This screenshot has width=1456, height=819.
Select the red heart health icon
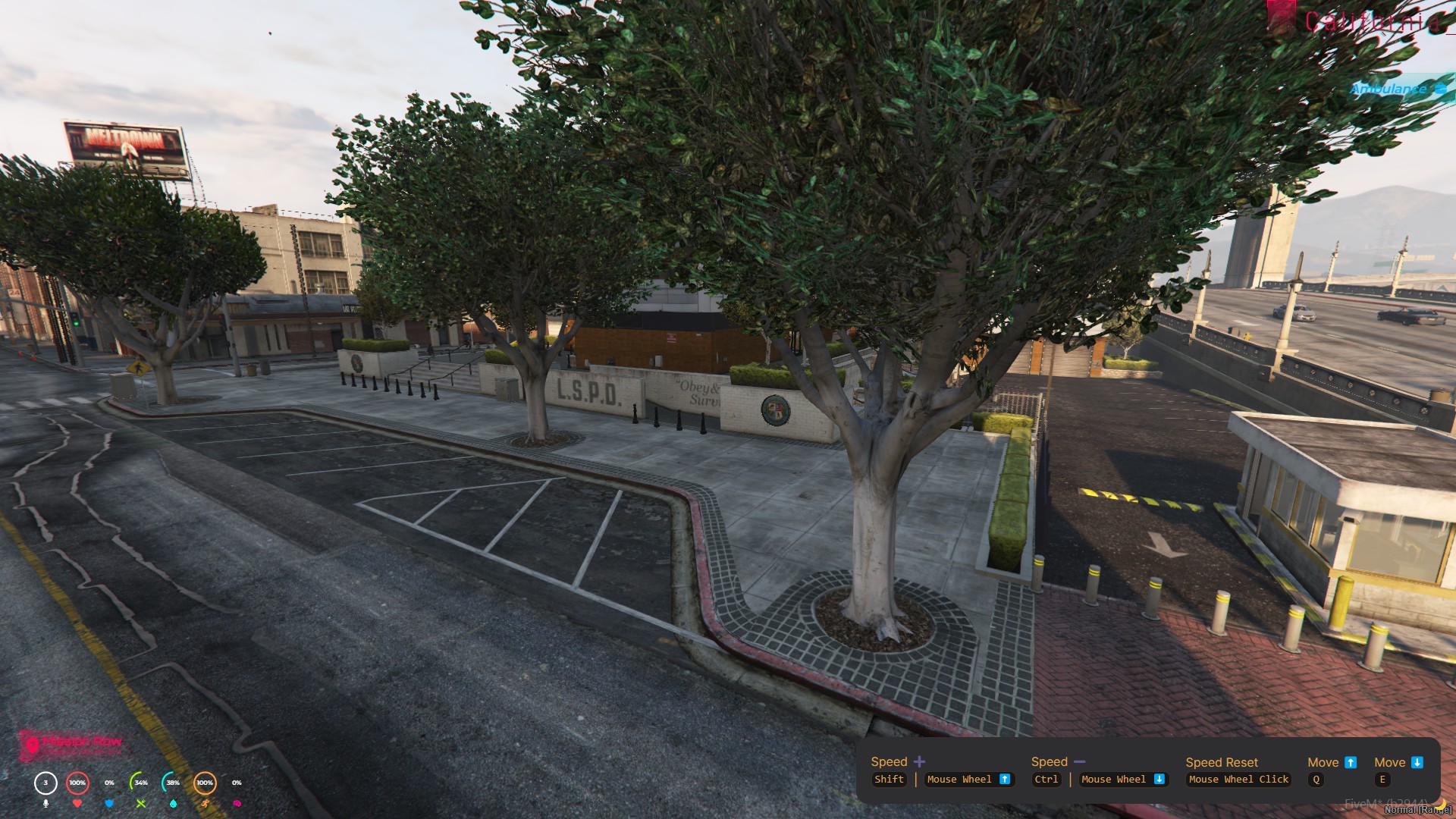(x=77, y=803)
